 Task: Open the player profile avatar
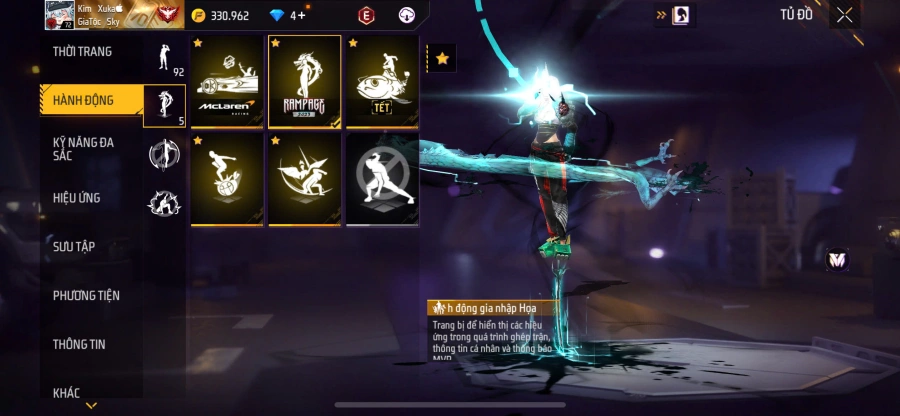(x=59, y=14)
